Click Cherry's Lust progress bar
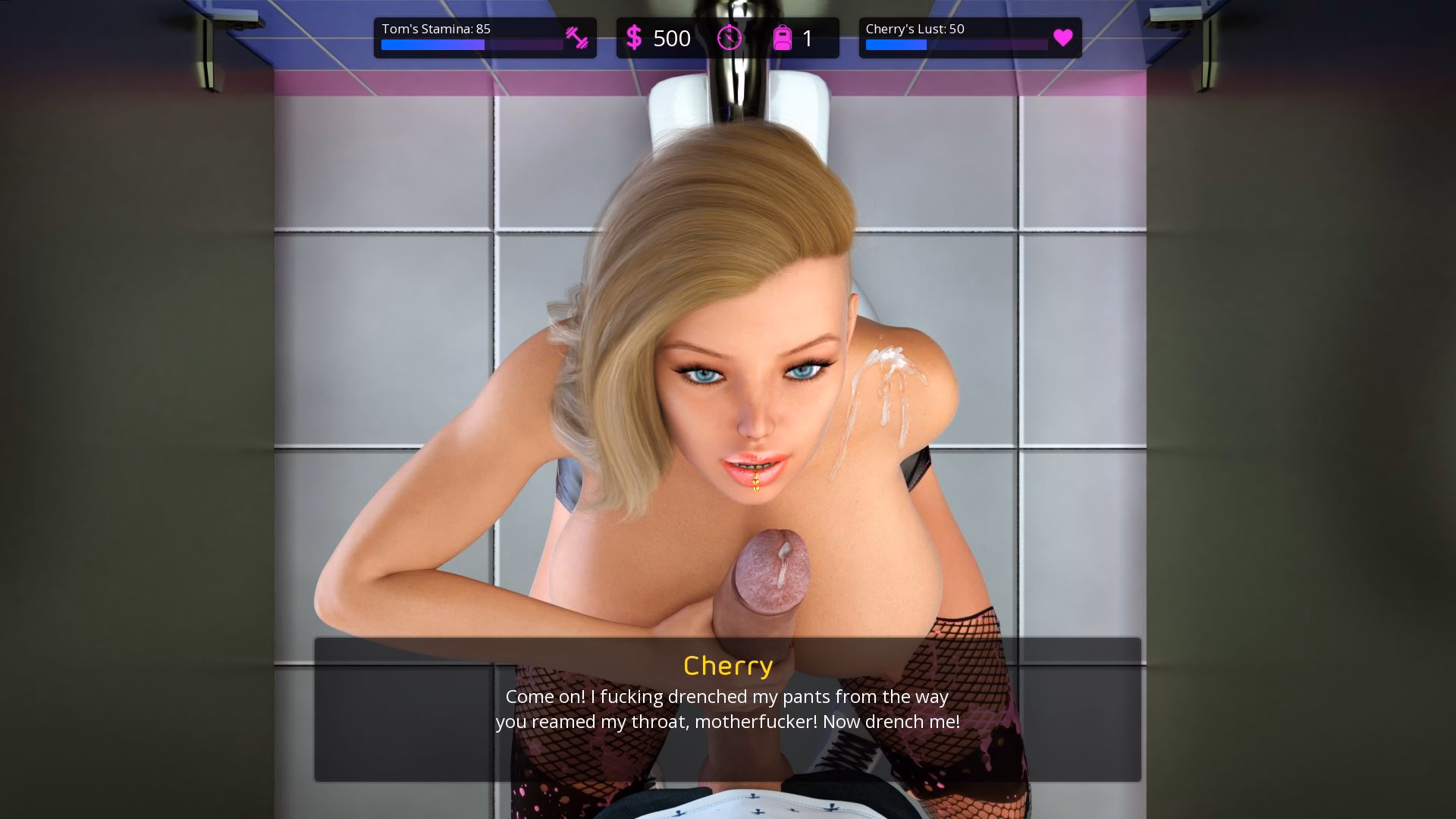This screenshot has width=1456, height=819. coord(957,45)
